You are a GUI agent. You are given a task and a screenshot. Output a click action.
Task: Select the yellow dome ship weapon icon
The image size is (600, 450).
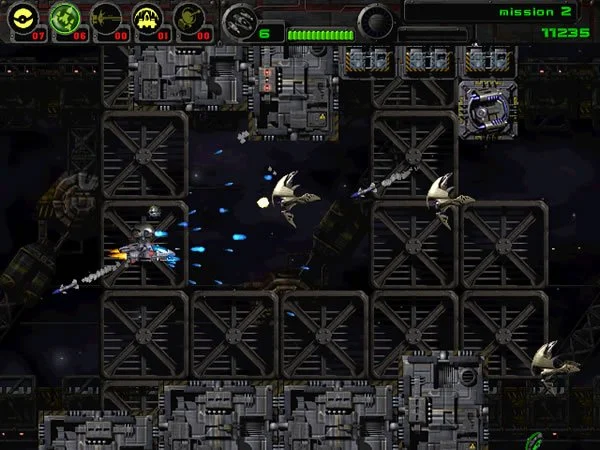point(148,18)
